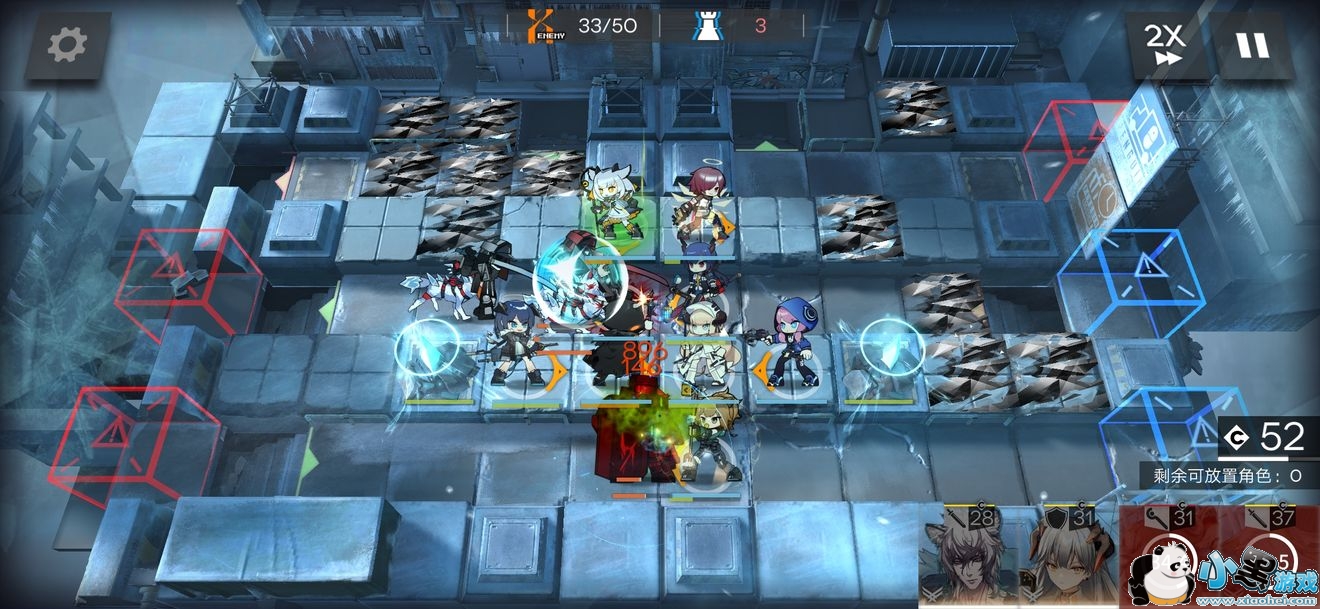Toggle the 2X game speed

click(1165, 45)
